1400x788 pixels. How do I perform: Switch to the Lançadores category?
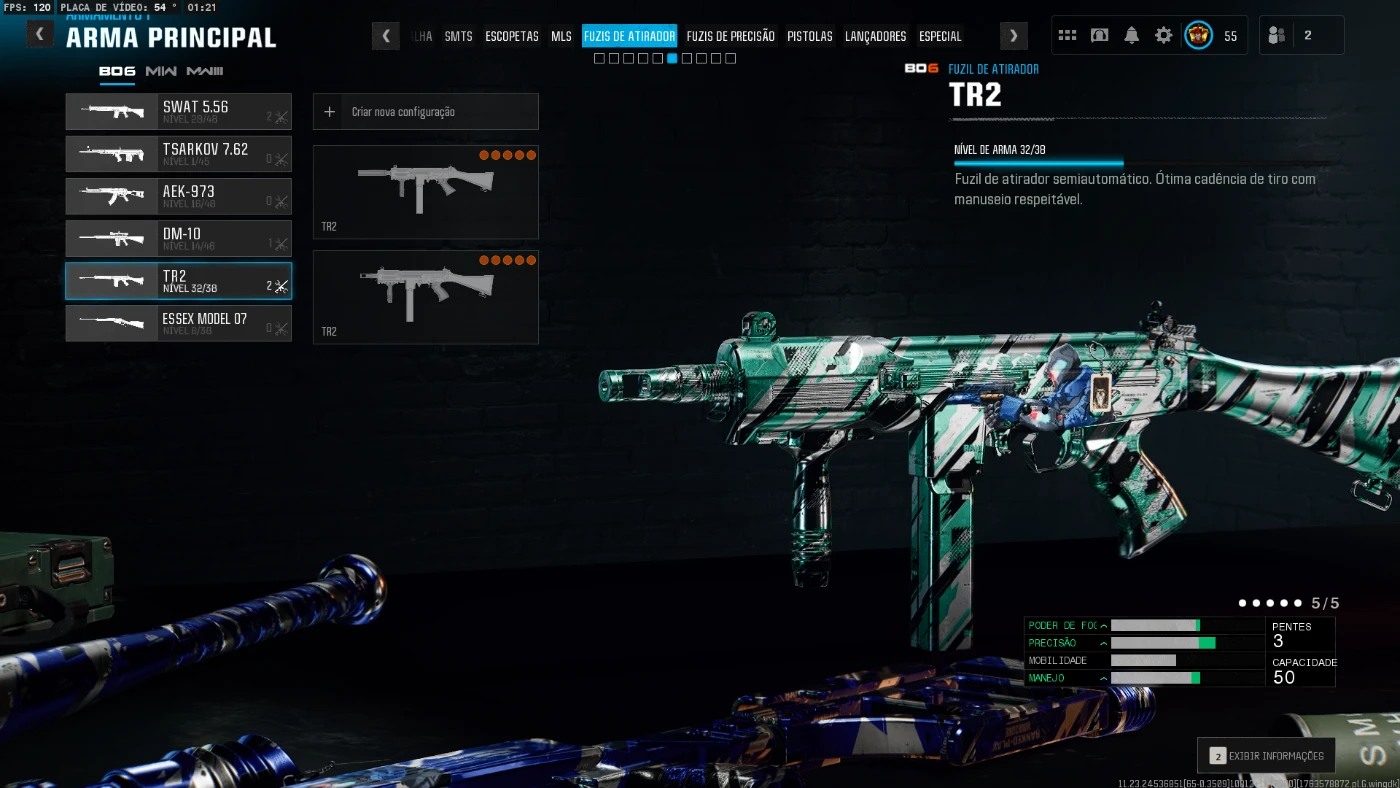pyautogui.click(x=875, y=36)
